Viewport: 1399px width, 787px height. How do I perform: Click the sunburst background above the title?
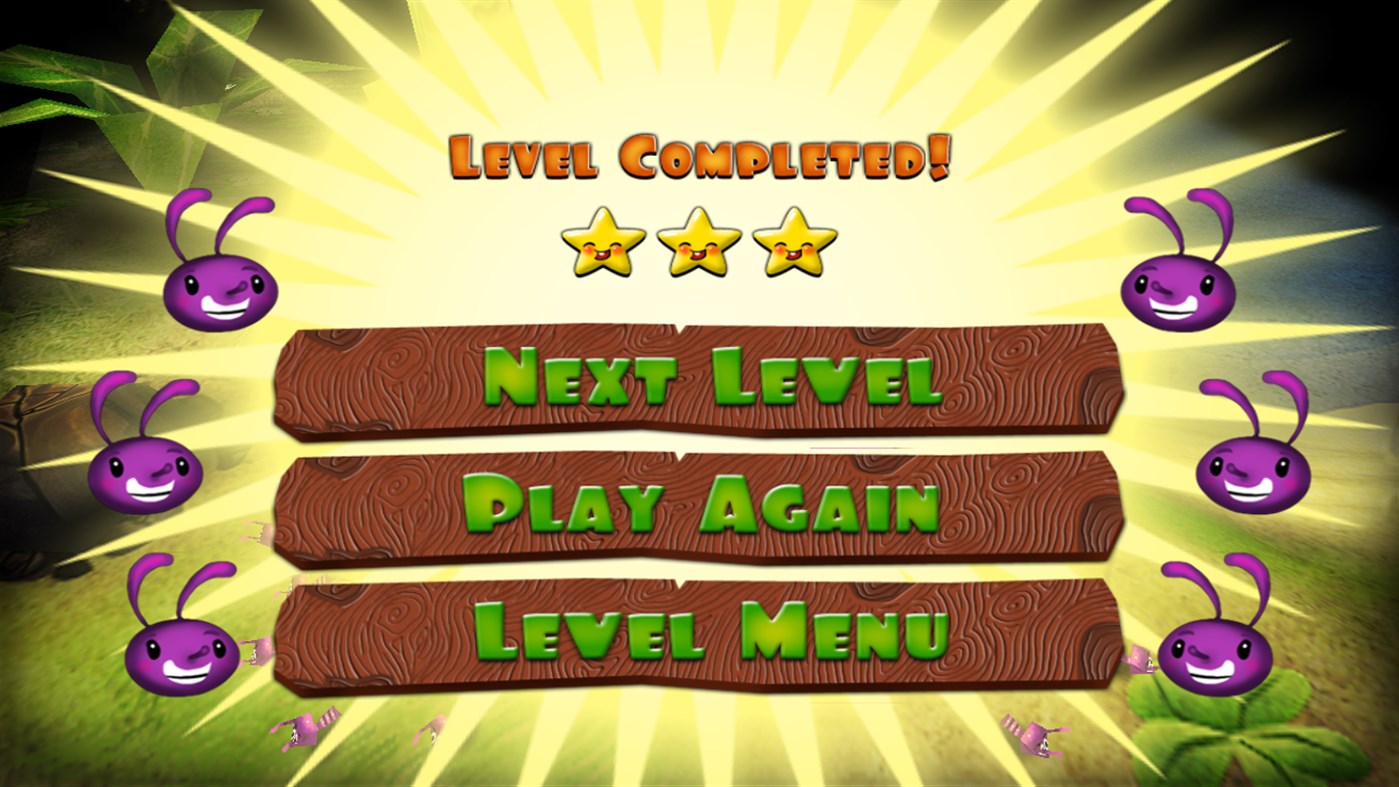[700, 60]
